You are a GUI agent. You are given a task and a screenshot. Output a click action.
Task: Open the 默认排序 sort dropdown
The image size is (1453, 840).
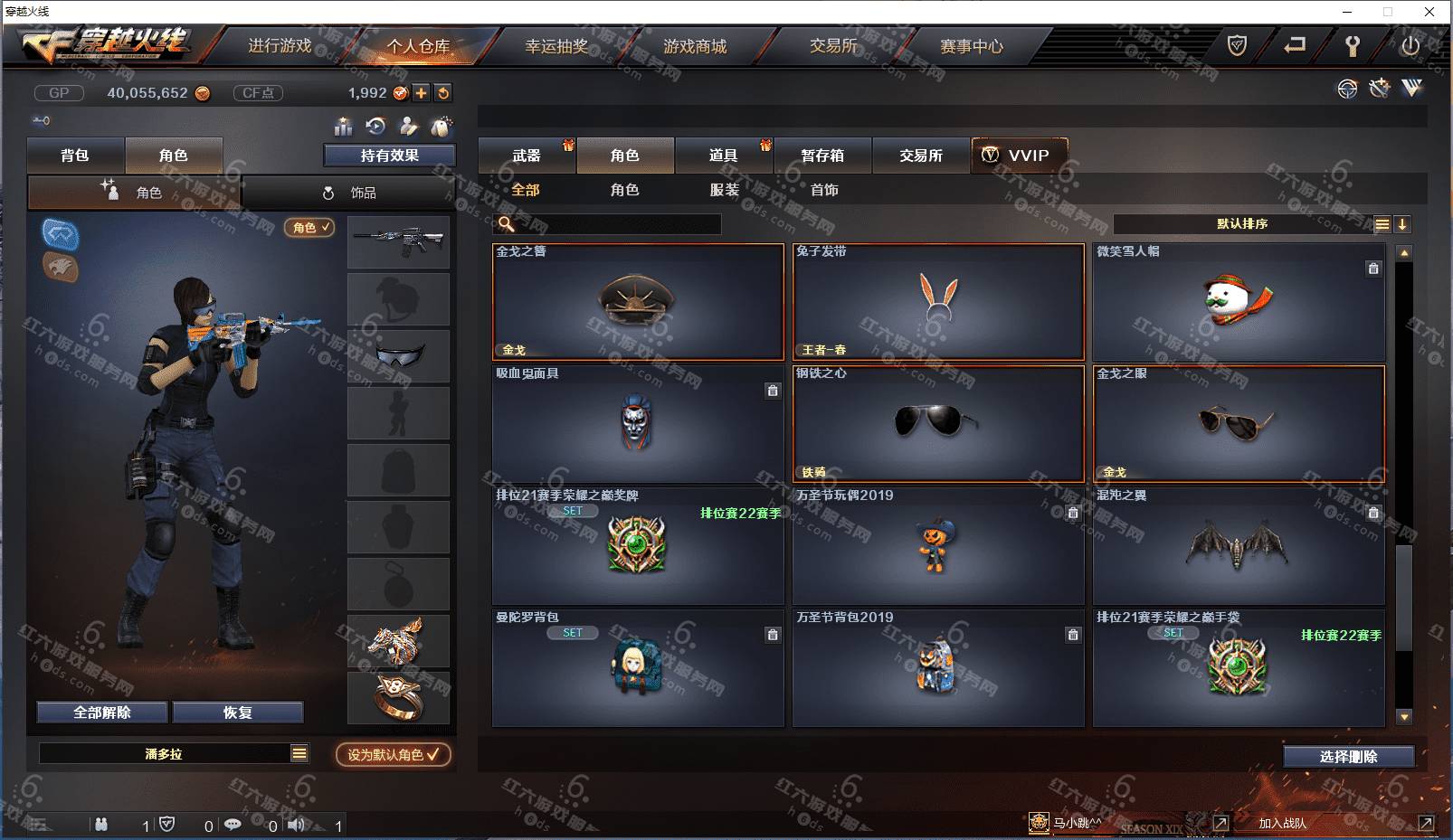pyautogui.click(x=1242, y=224)
